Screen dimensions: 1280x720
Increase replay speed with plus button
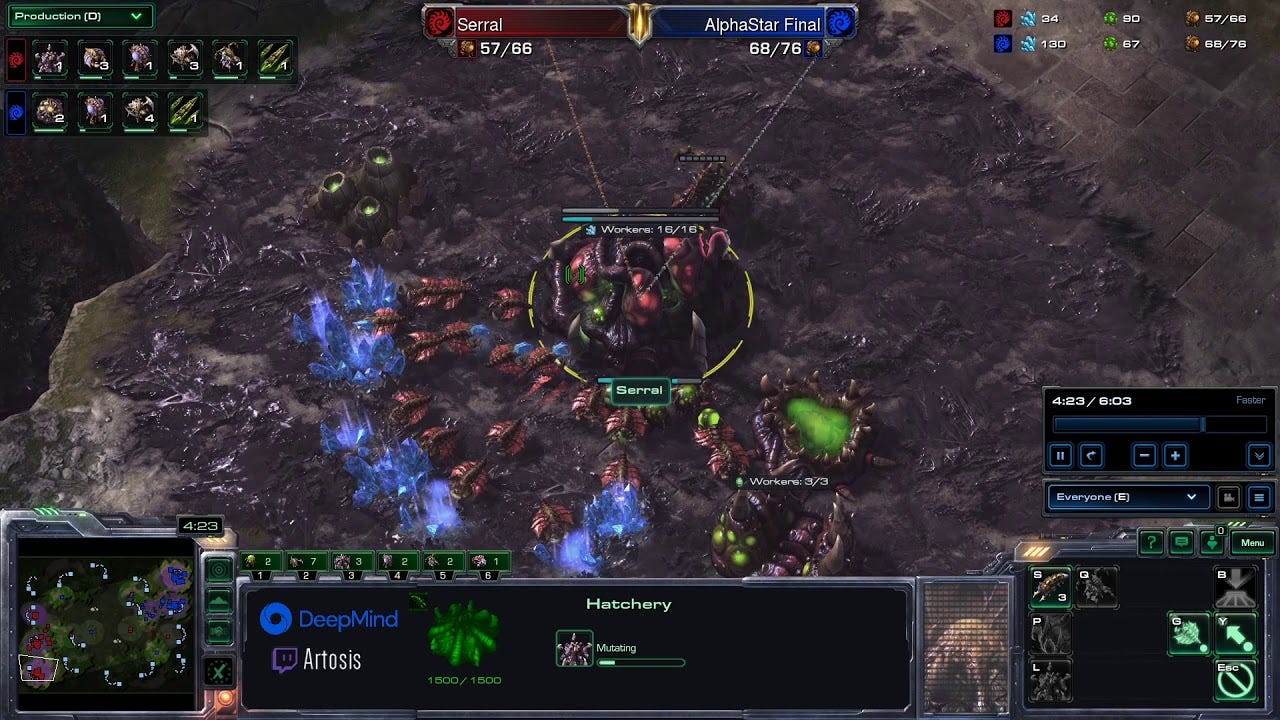pos(1175,456)
